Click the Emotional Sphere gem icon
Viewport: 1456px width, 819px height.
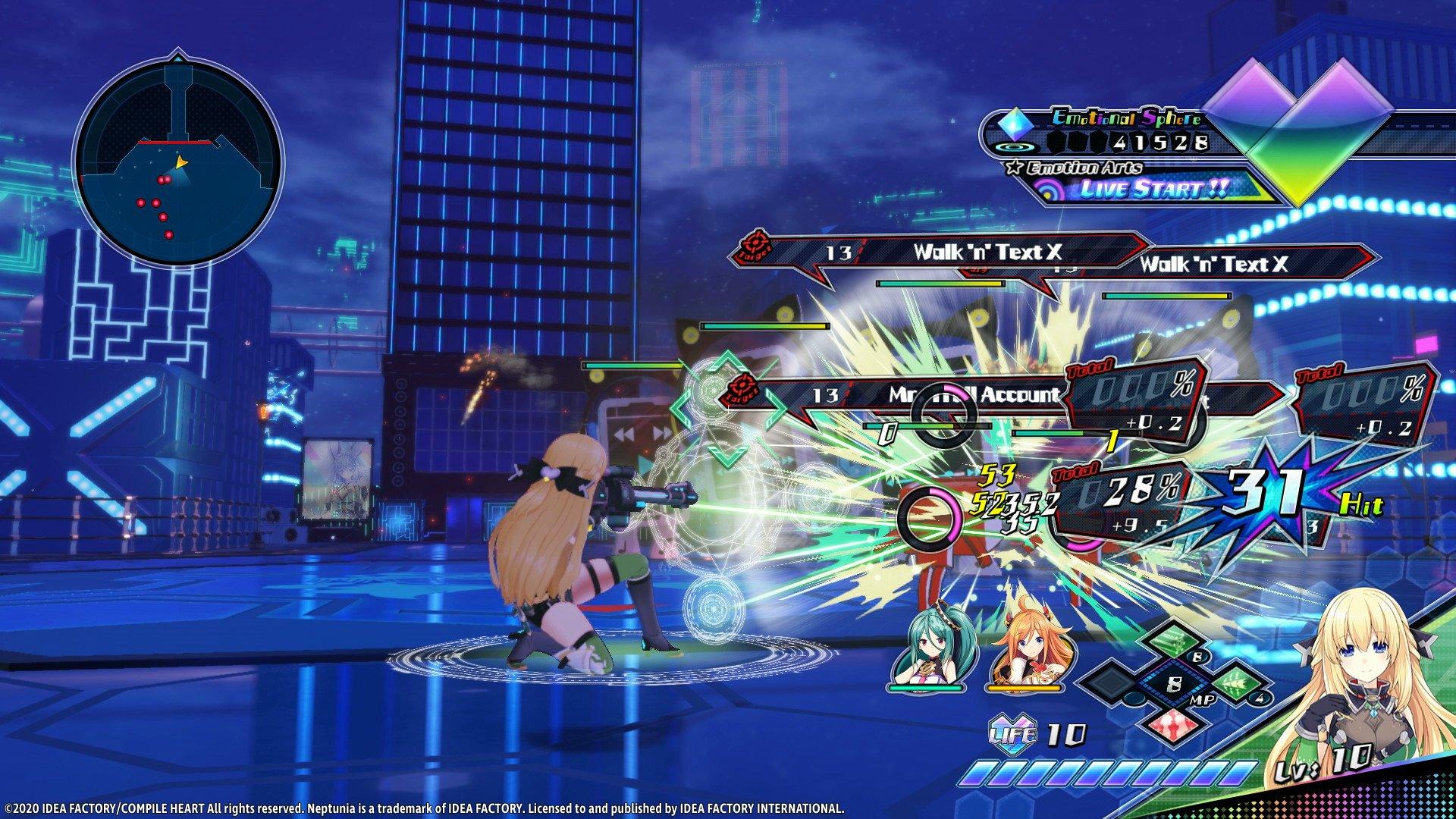tap(1014, 124)
